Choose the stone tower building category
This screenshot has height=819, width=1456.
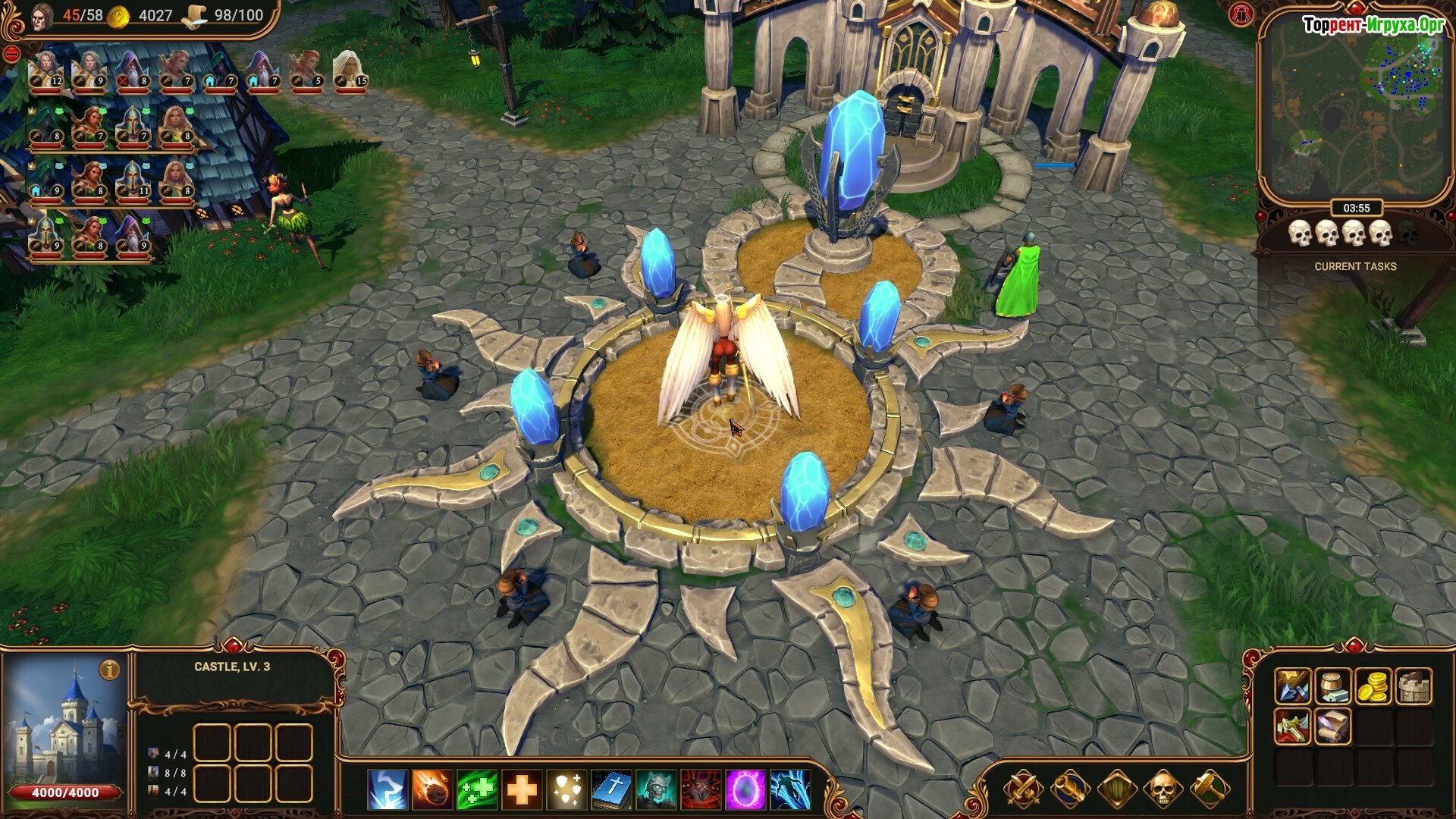1414,686
